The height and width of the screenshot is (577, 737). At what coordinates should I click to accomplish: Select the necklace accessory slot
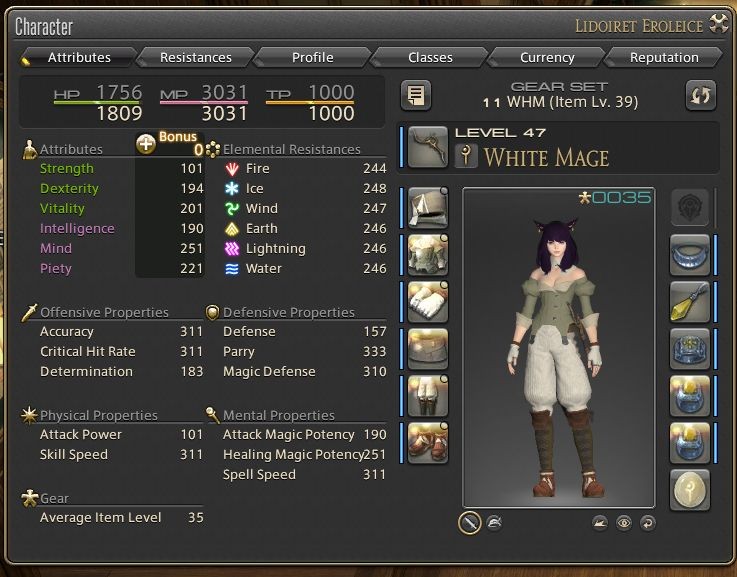pos(690,254)
